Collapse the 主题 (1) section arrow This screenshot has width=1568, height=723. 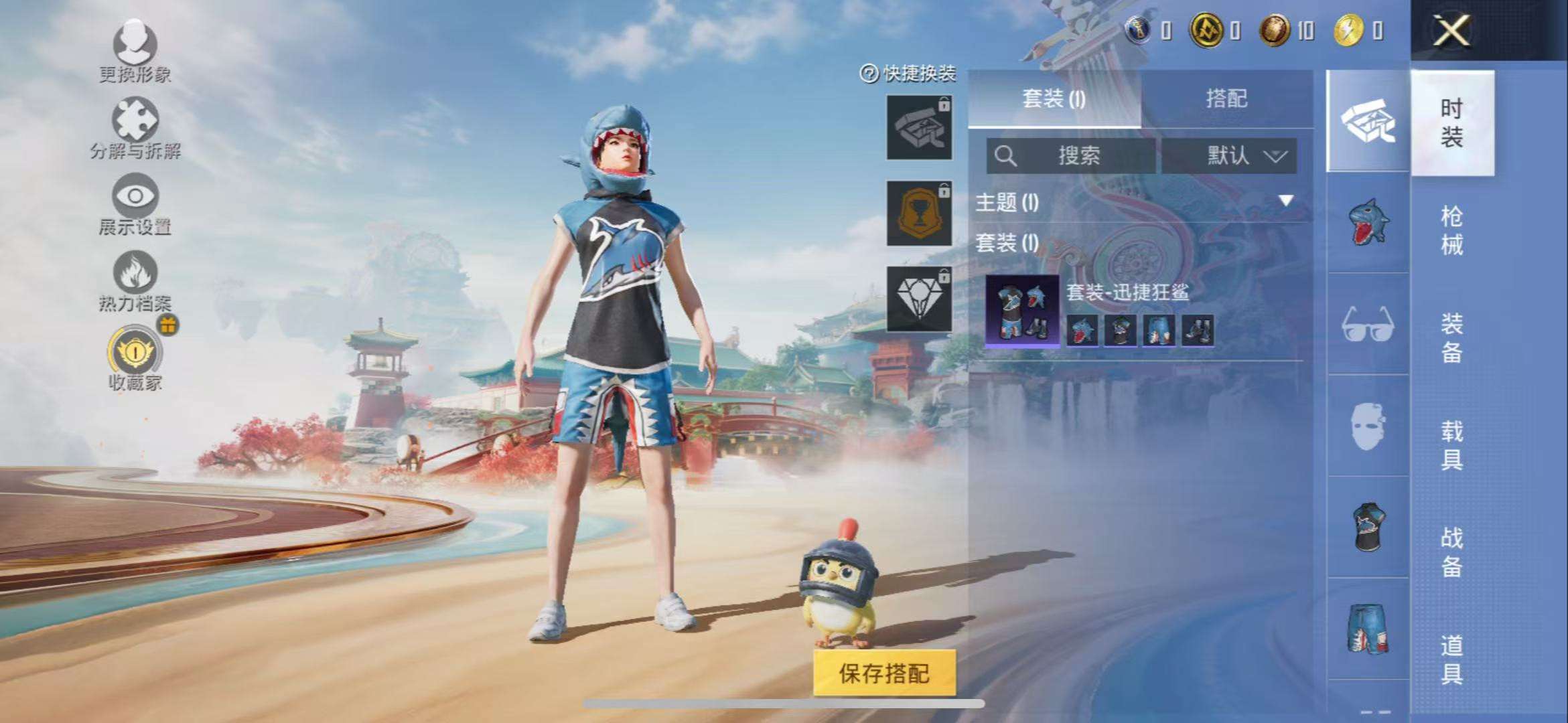pyautogui.click(x=1285, y=201)
